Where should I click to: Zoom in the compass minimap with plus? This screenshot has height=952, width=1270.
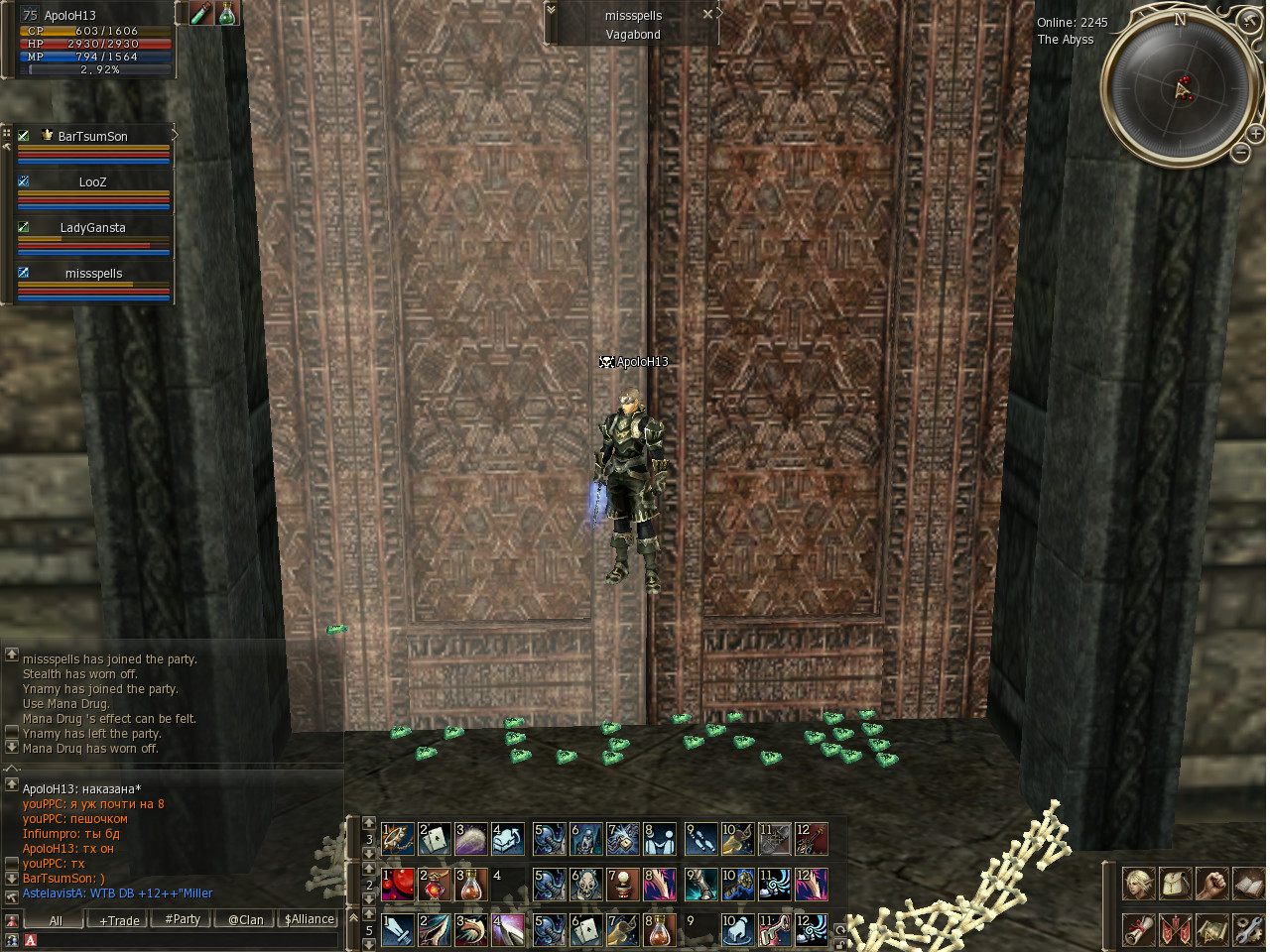coord(1256,133)
